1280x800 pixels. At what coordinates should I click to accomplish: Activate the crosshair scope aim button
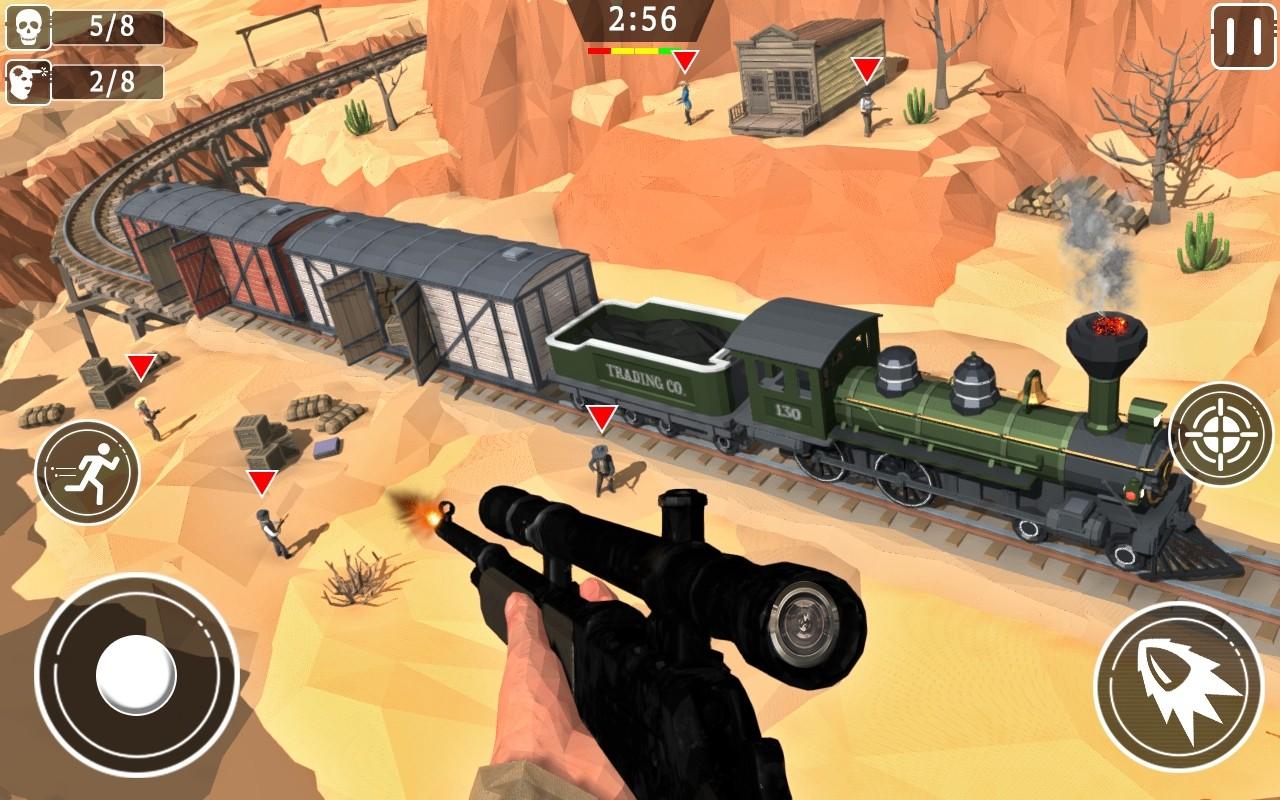pos(1220,434)
